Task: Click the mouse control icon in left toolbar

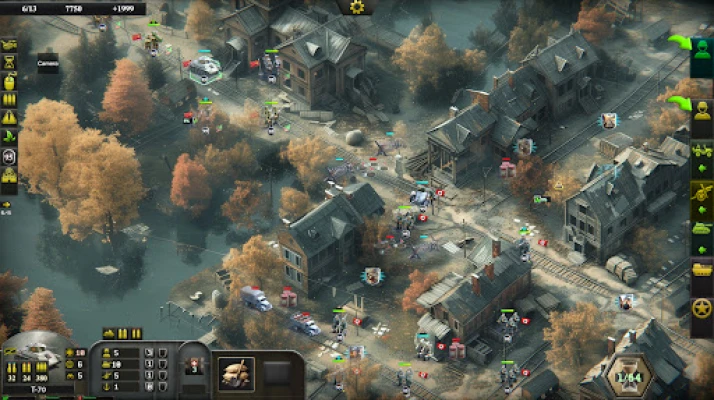Action: [x=10, y=156]
